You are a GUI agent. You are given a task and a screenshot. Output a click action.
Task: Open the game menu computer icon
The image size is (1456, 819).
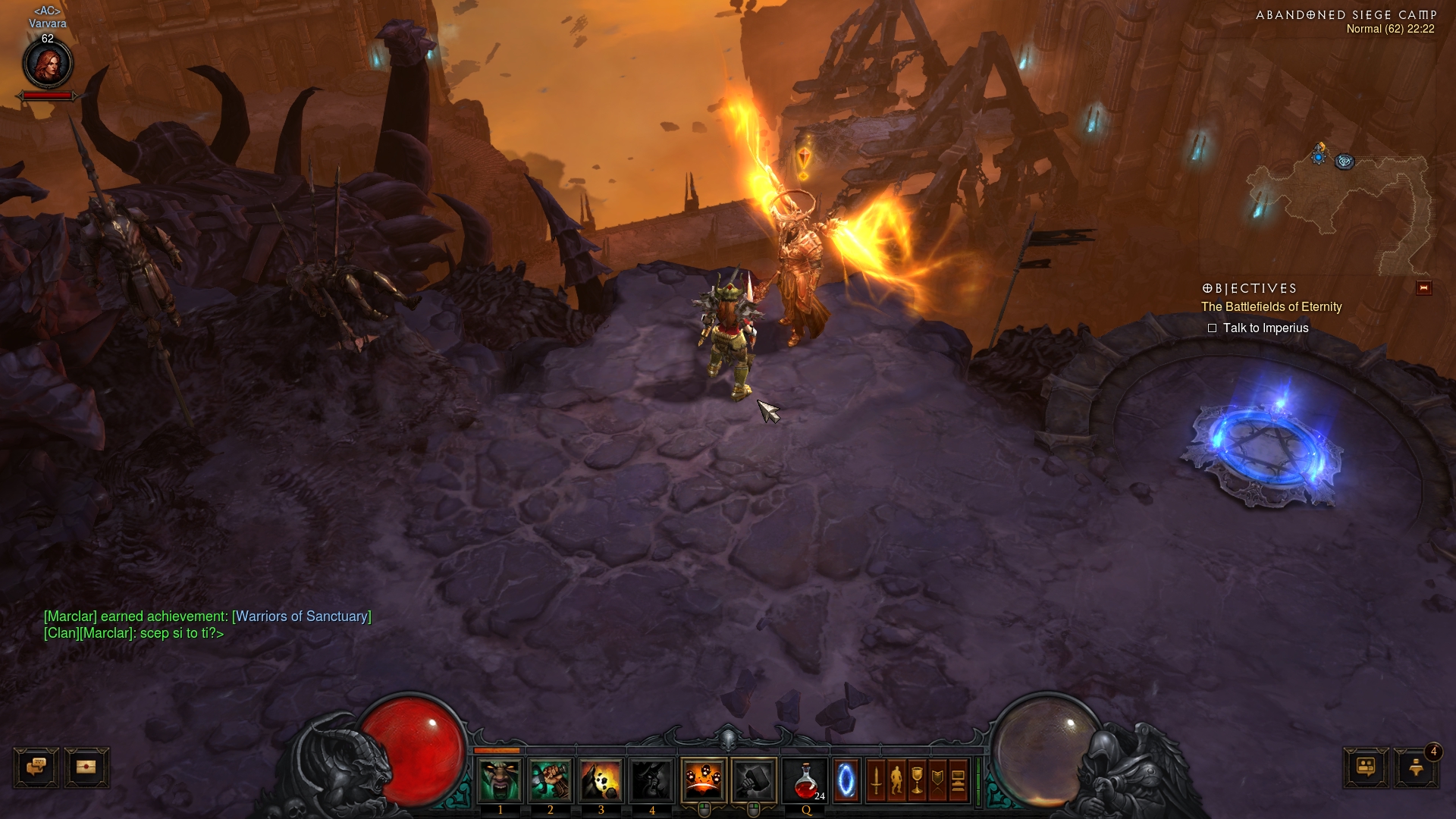tap(958, 780)
